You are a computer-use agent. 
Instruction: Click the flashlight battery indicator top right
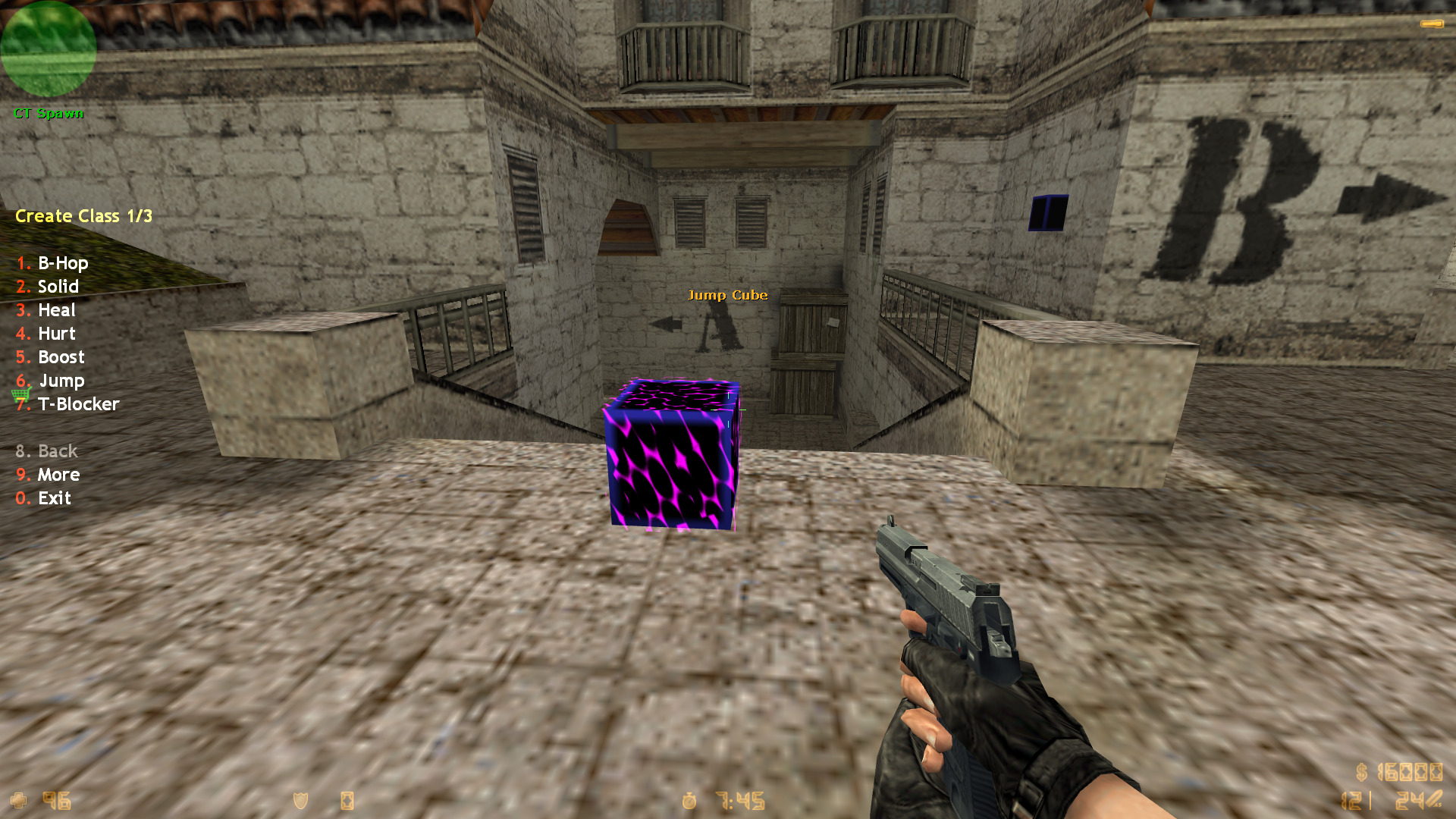[x=1432, y=24]
